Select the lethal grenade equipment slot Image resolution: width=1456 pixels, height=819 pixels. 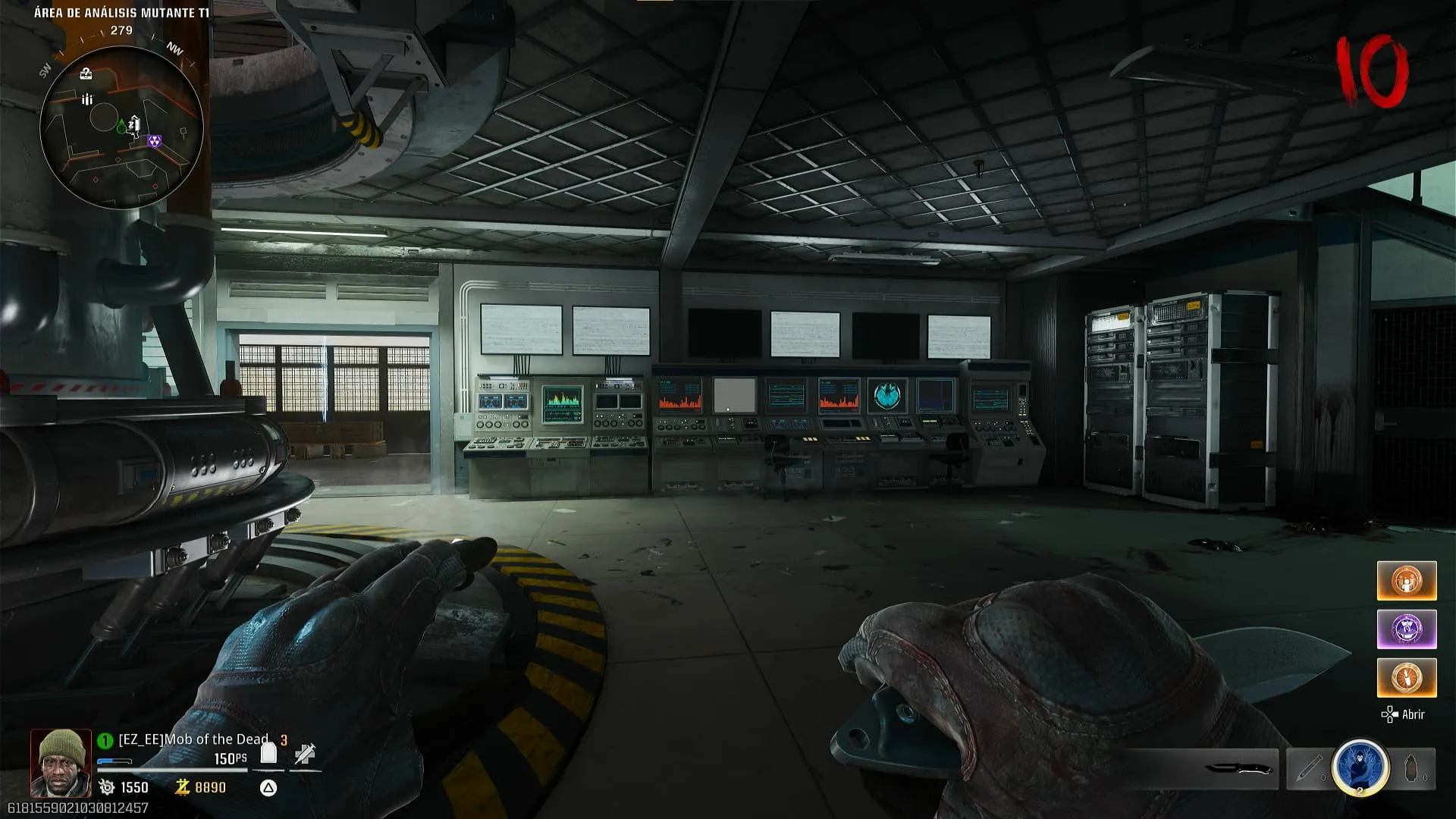tap(1412, 769)
